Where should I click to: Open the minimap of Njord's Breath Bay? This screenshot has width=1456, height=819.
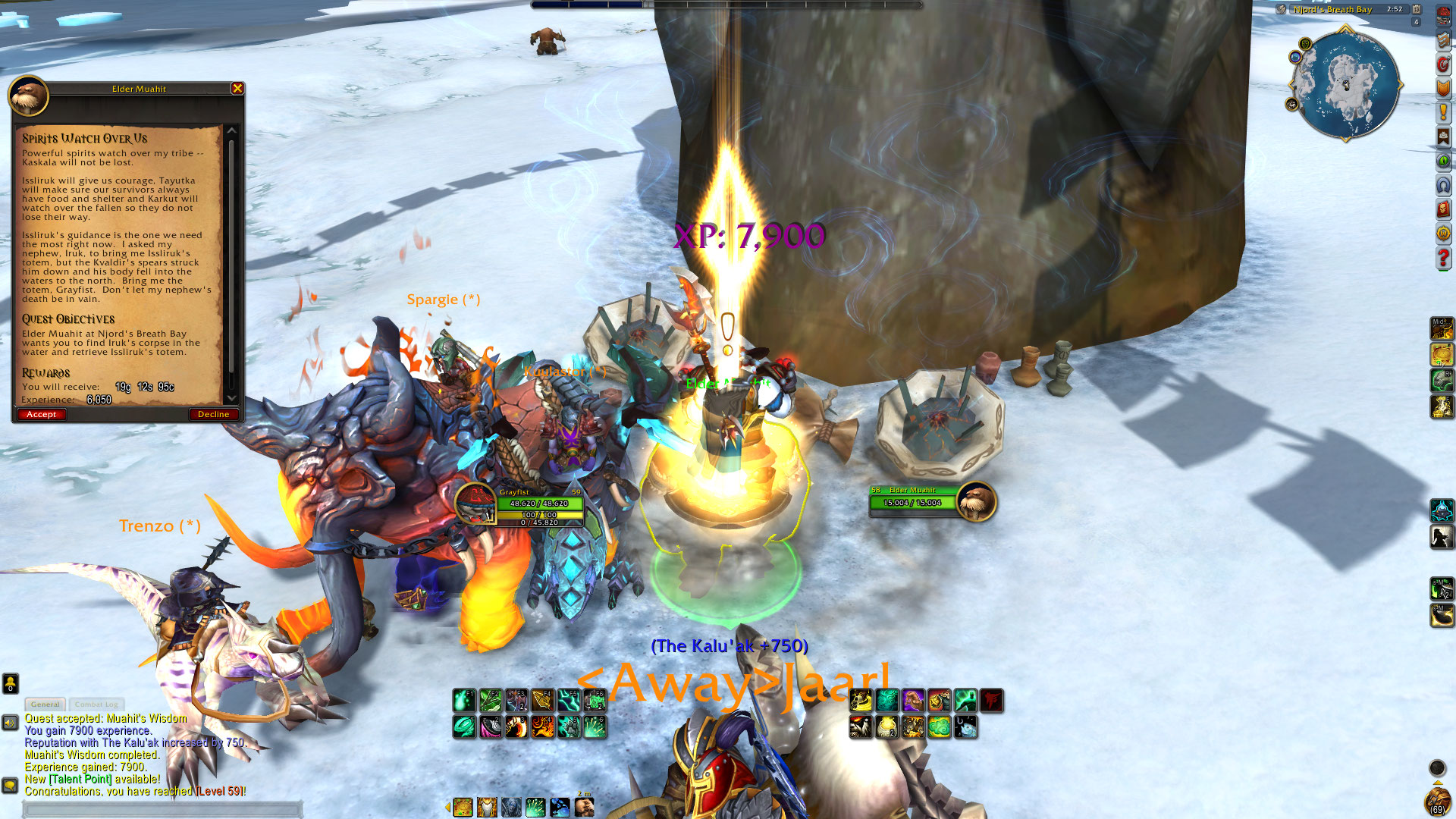point(1346,83)
